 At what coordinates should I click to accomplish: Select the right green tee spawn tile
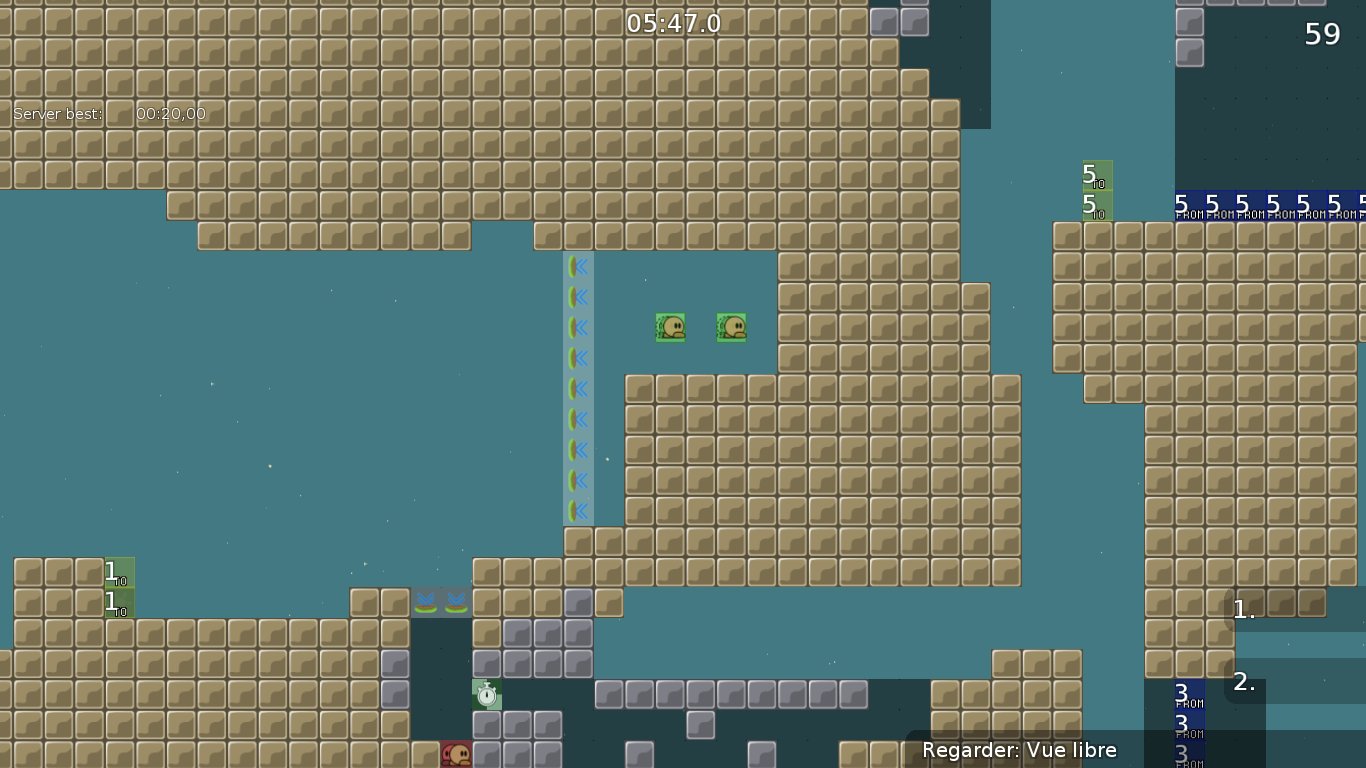tap(732, 327)
